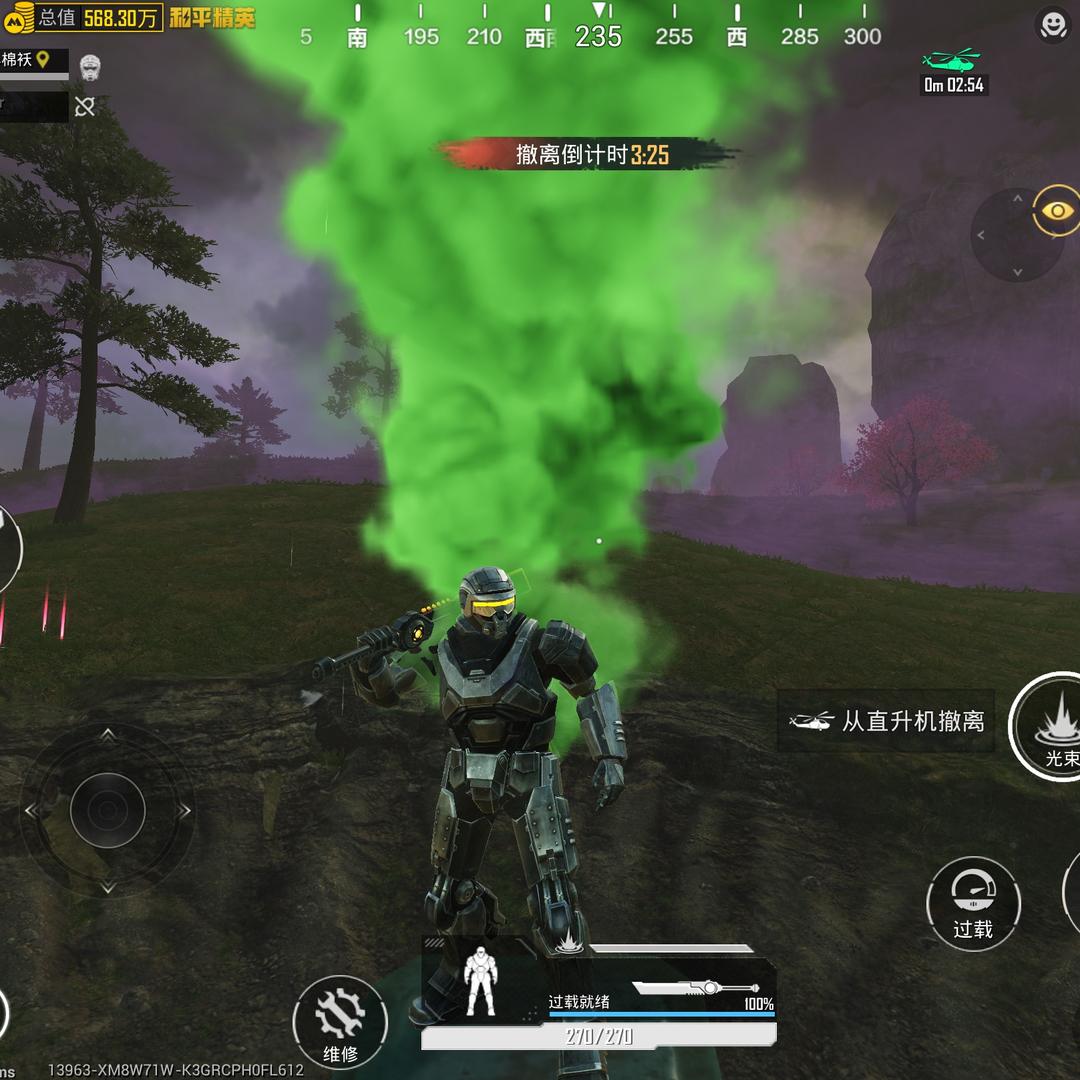1080x1080 pixels.
Task: Activate the 过载 overload ability
Action: (x=972, y=903)
